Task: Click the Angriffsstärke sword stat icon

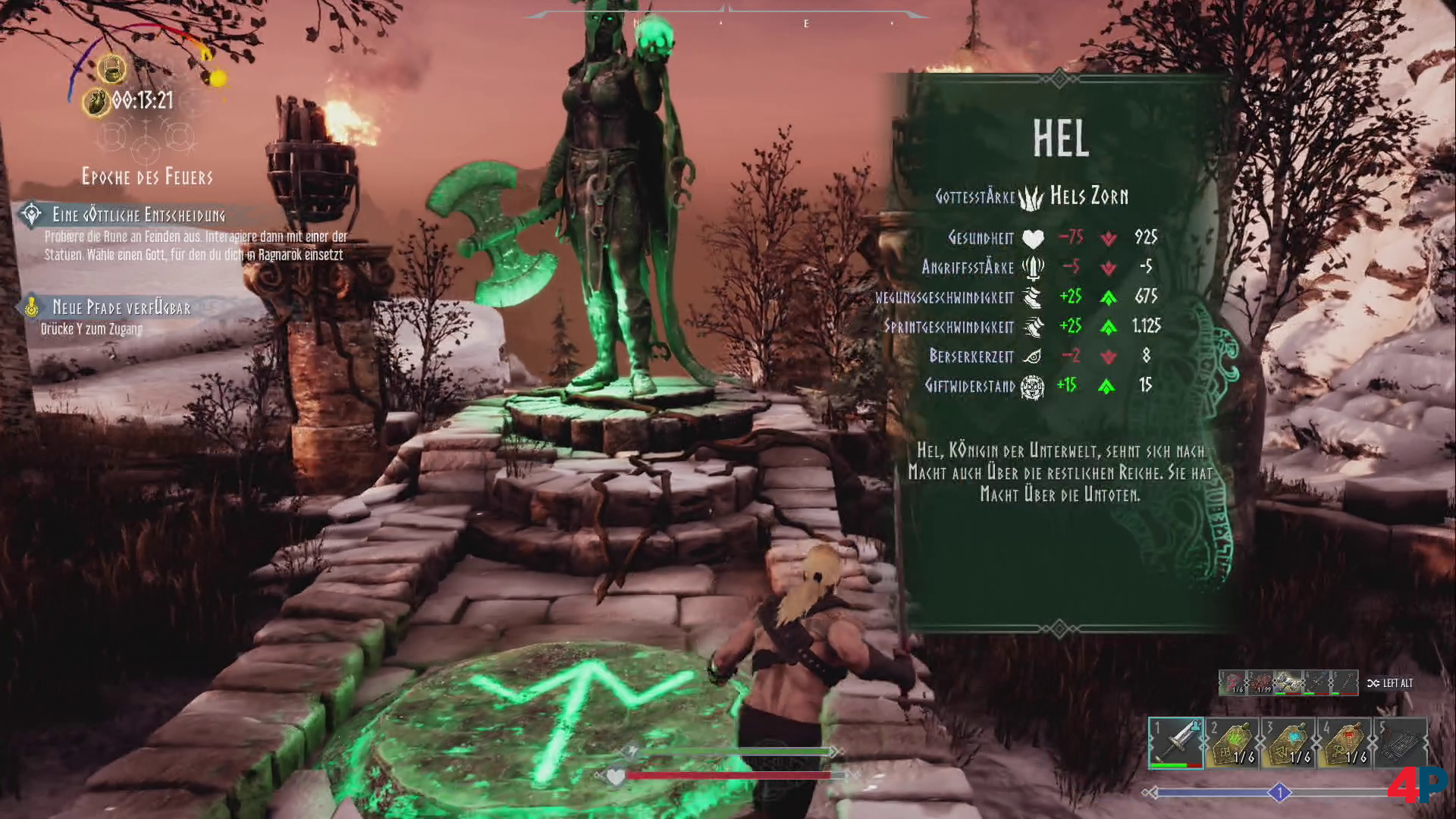Action: tap(1032, 268)
